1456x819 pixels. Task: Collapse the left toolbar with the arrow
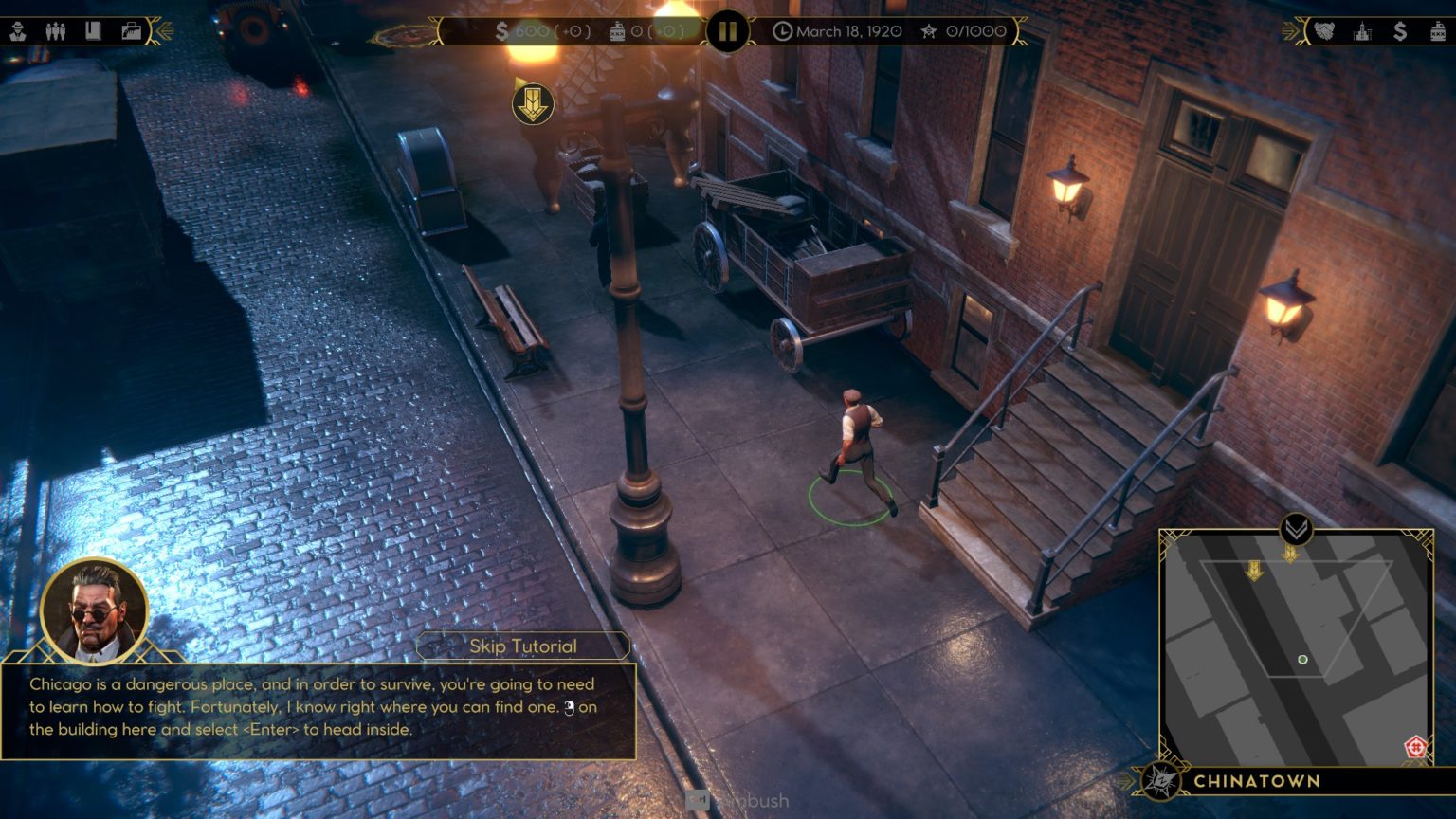(164, 31)
